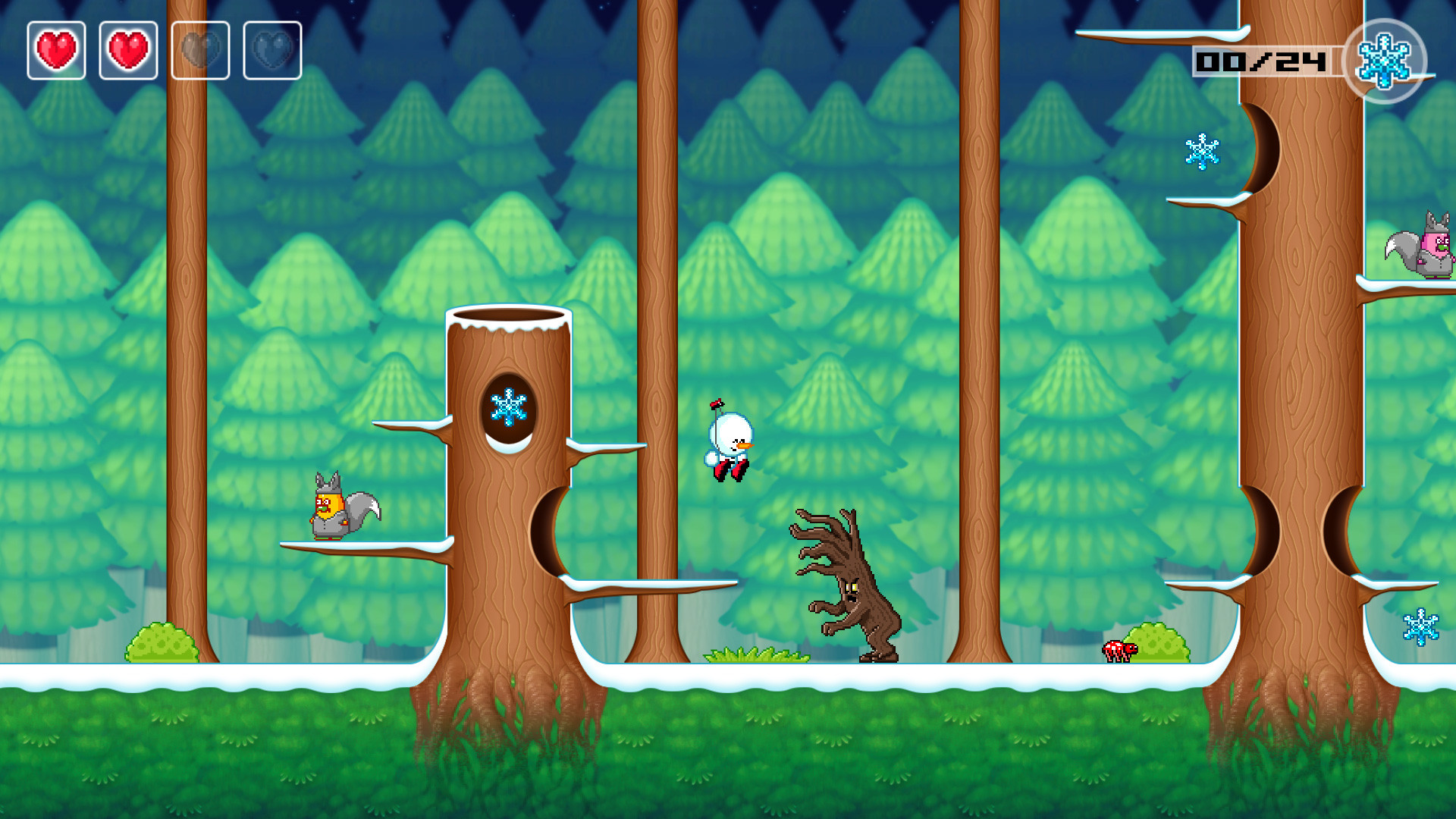Click the second red heart in the HUD
This screenshot has width=1456, height=819.
coord(128,49)
